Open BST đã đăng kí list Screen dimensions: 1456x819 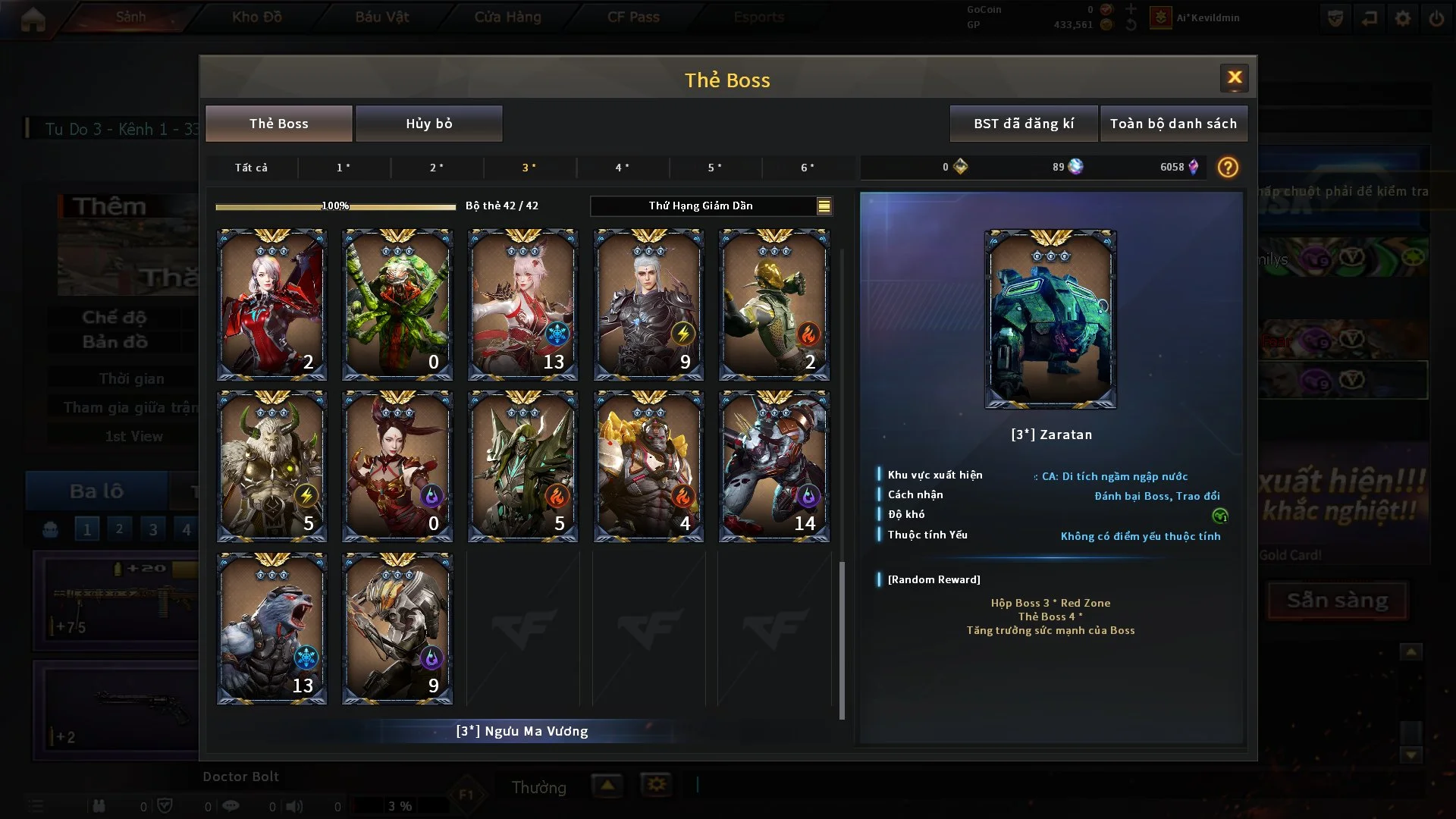click(1023, 124)
